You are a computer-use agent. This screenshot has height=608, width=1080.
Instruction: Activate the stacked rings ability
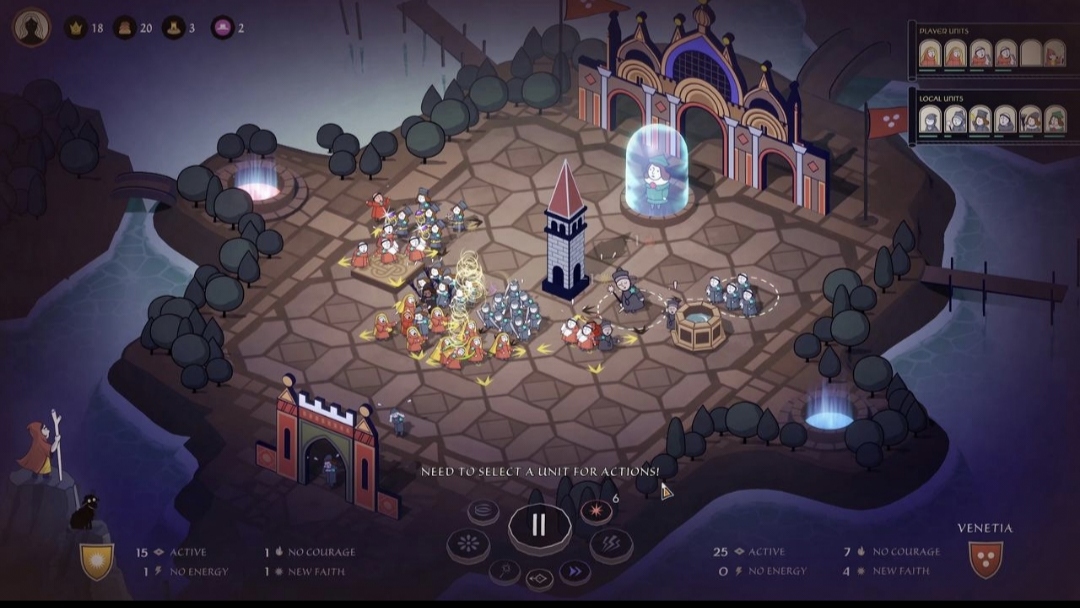pyautogui.click(x=483, y=510)
